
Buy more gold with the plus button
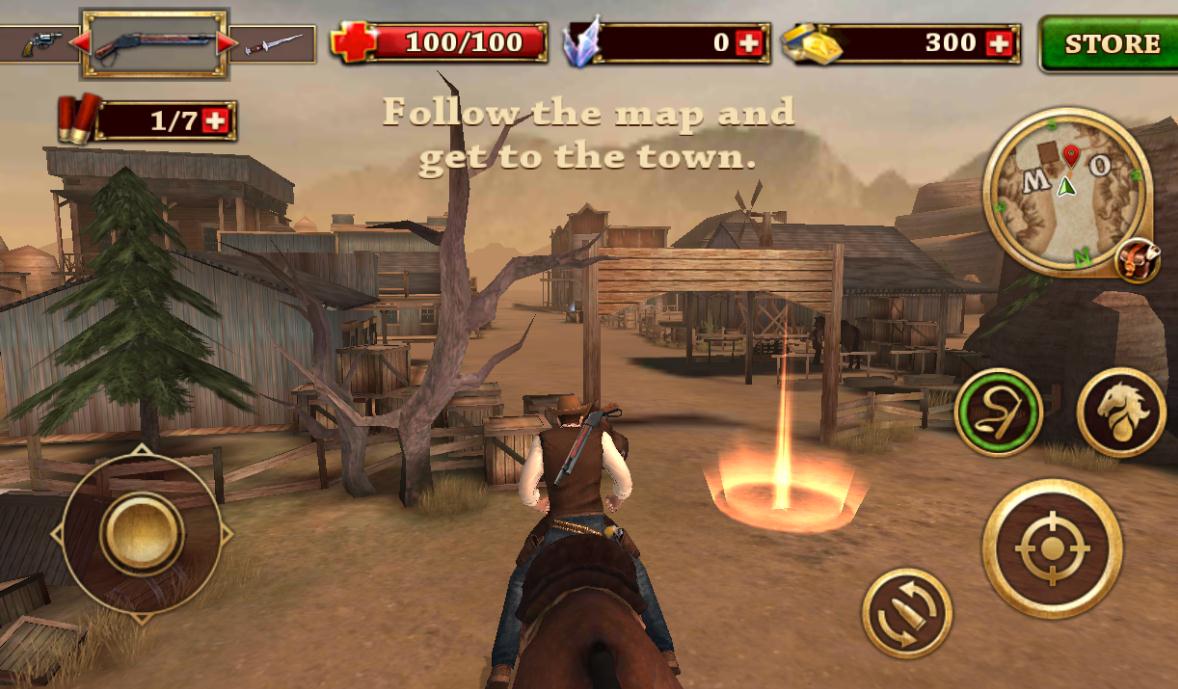click(997, 43)
